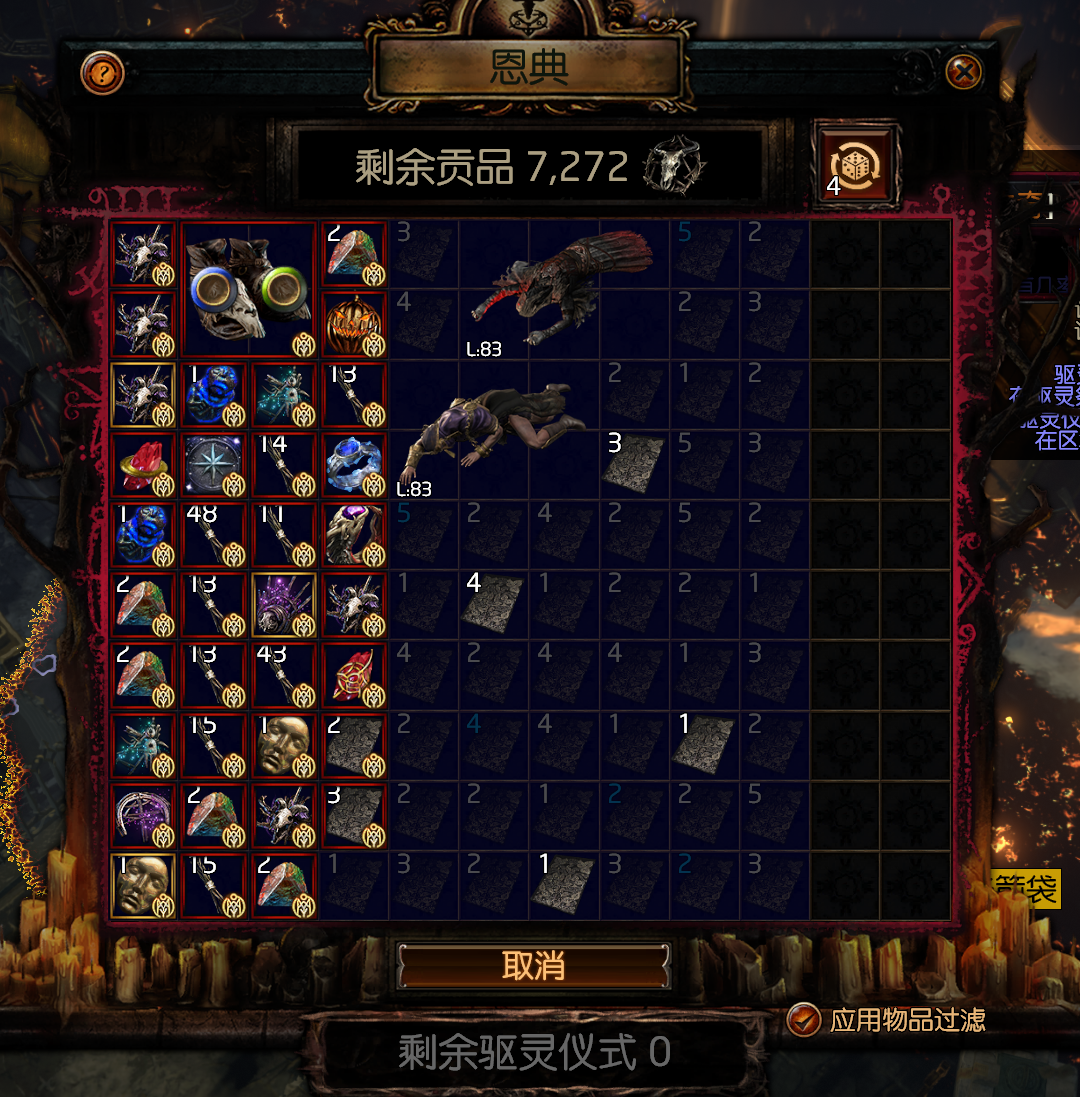The height and width of the screenshot is (1097, 1080).
Task: Close the Favours window with the X
Action: coord(963,72)
